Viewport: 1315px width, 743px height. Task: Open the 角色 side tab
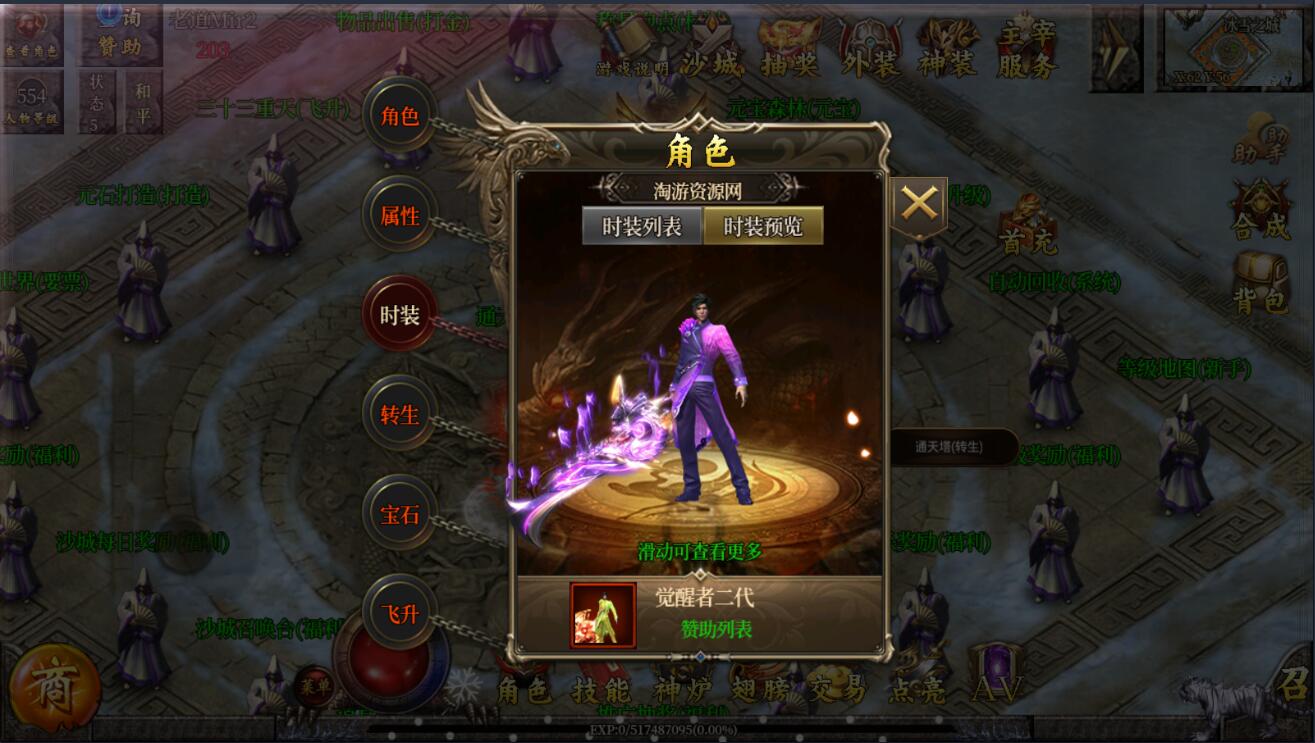click(400, 116)
